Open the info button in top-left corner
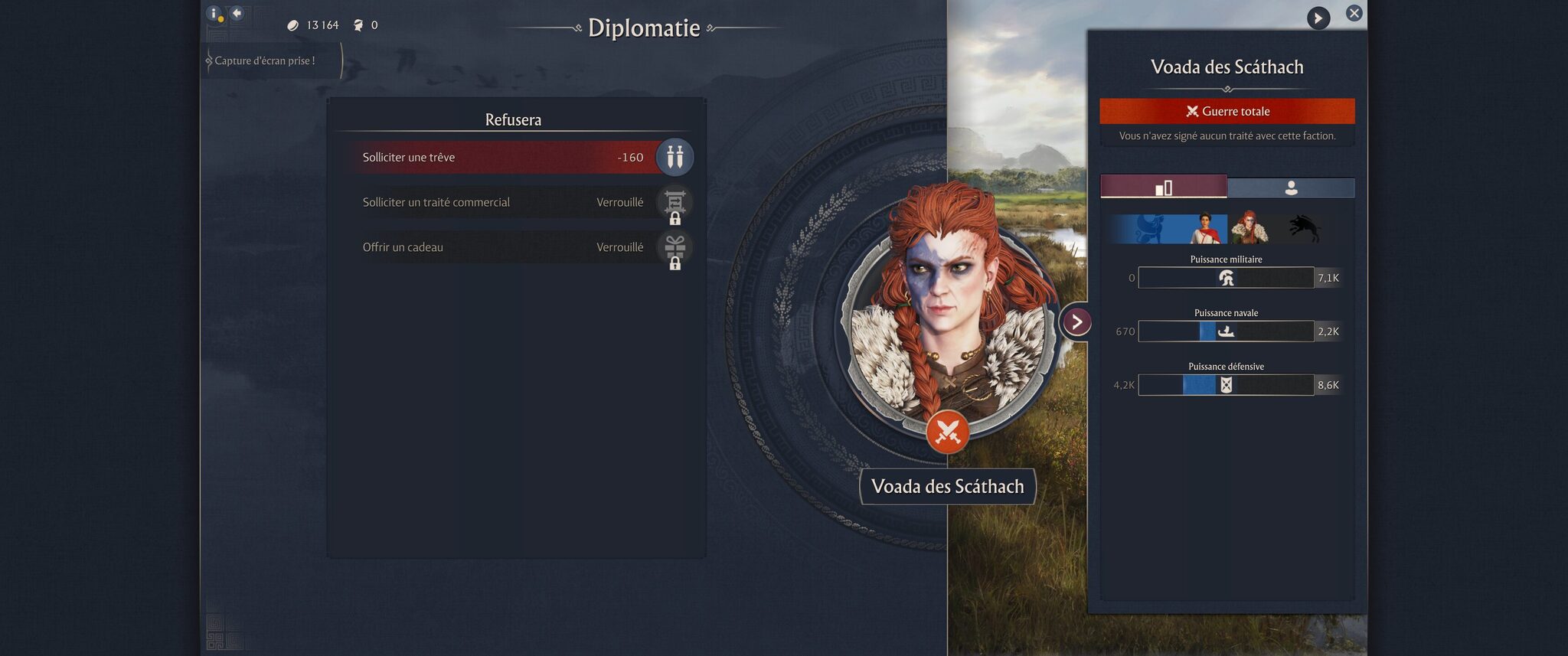1568x656 pixels. coord(214,14)
